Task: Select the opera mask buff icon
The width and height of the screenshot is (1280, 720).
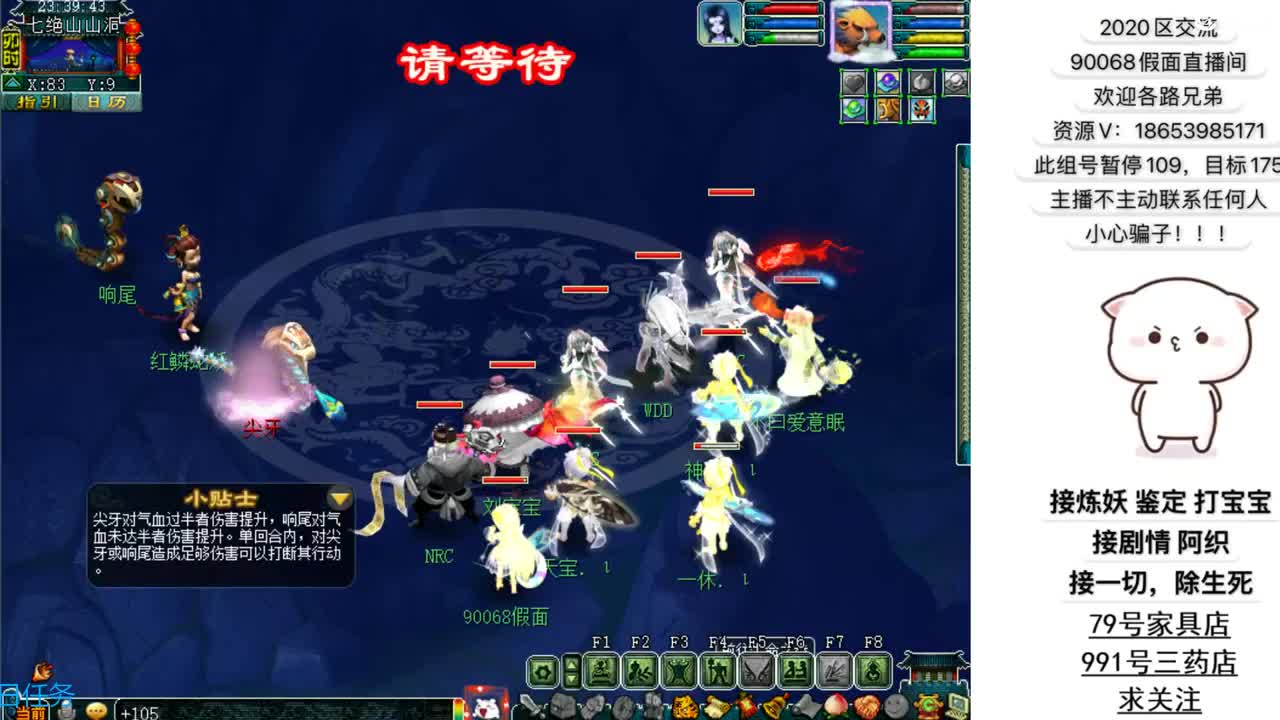Action: pyautogui.click(x=919, y=109)
